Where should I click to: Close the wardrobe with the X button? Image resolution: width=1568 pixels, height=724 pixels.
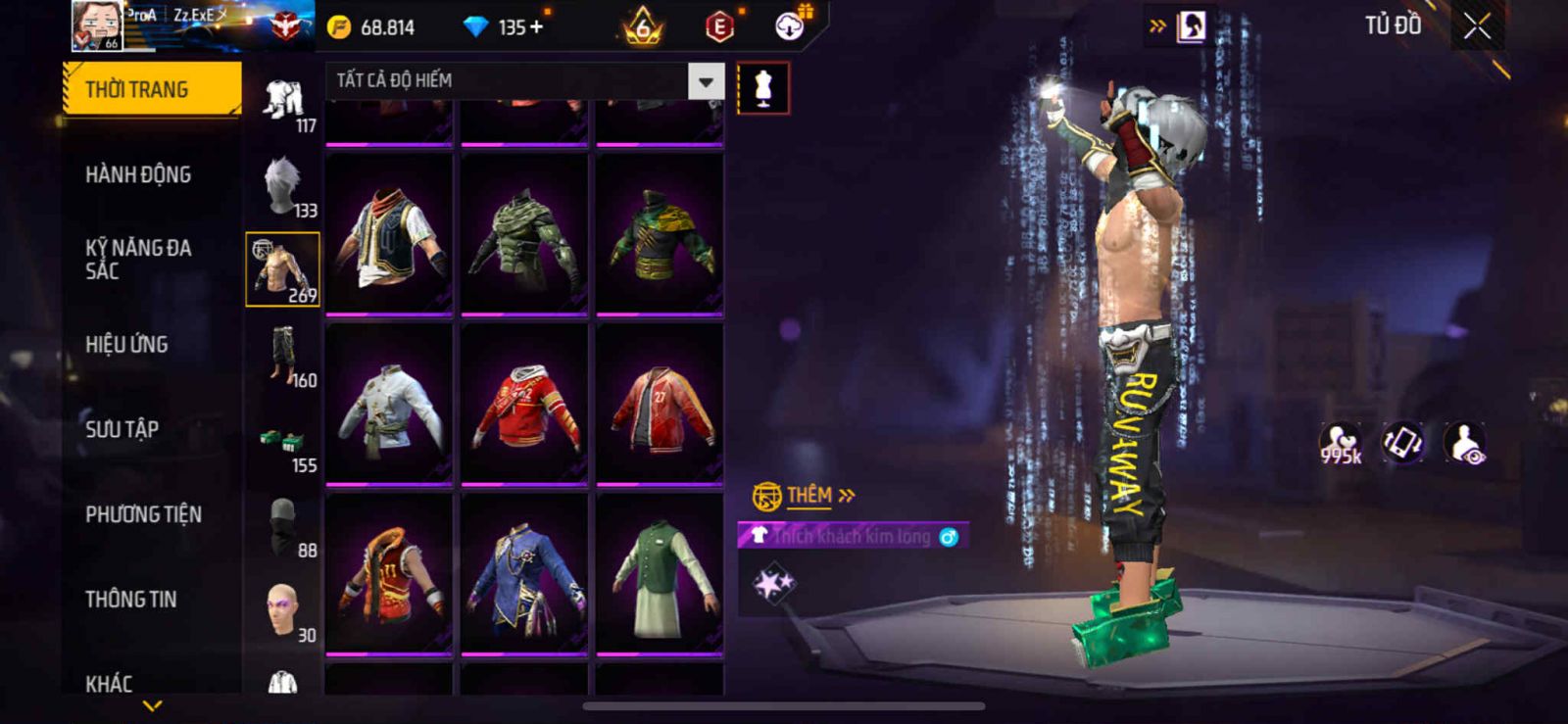coord(1477,27)
